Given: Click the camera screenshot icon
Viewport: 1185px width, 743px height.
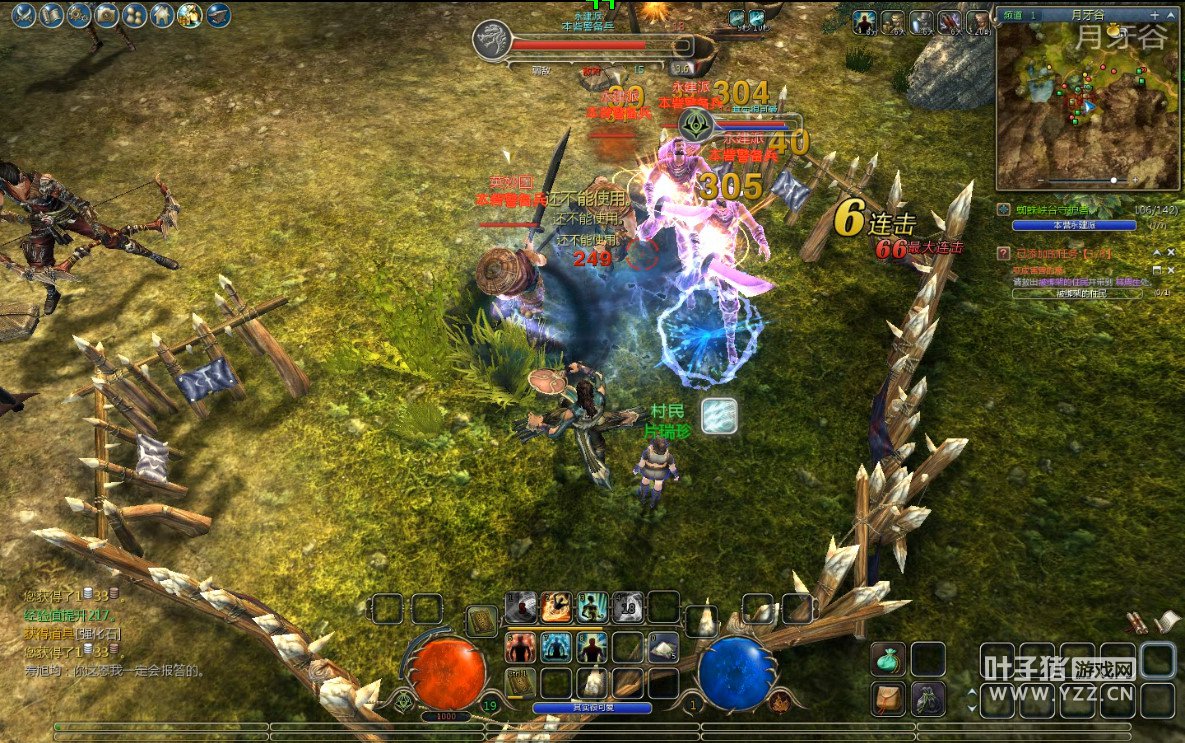Looking at the screenshot, I should coord(107,15).
